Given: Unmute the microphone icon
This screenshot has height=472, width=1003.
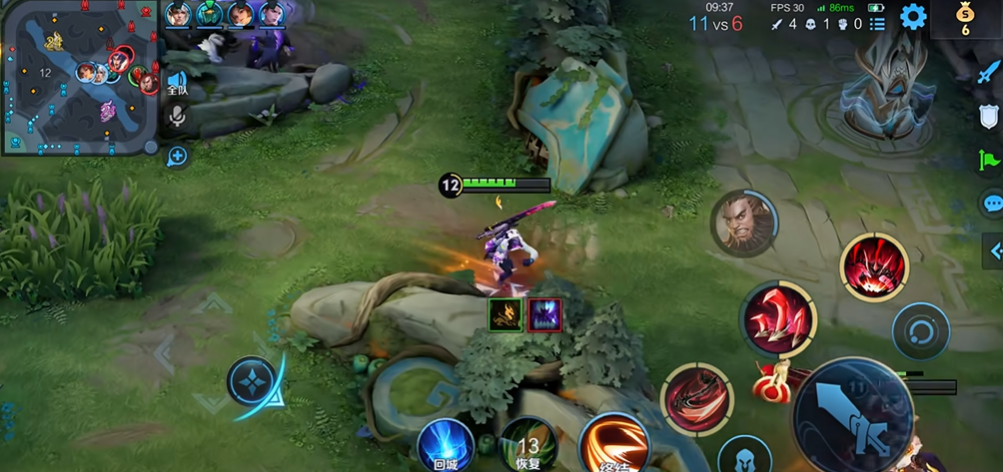Looking at the screenshot, I should (177, 117).
